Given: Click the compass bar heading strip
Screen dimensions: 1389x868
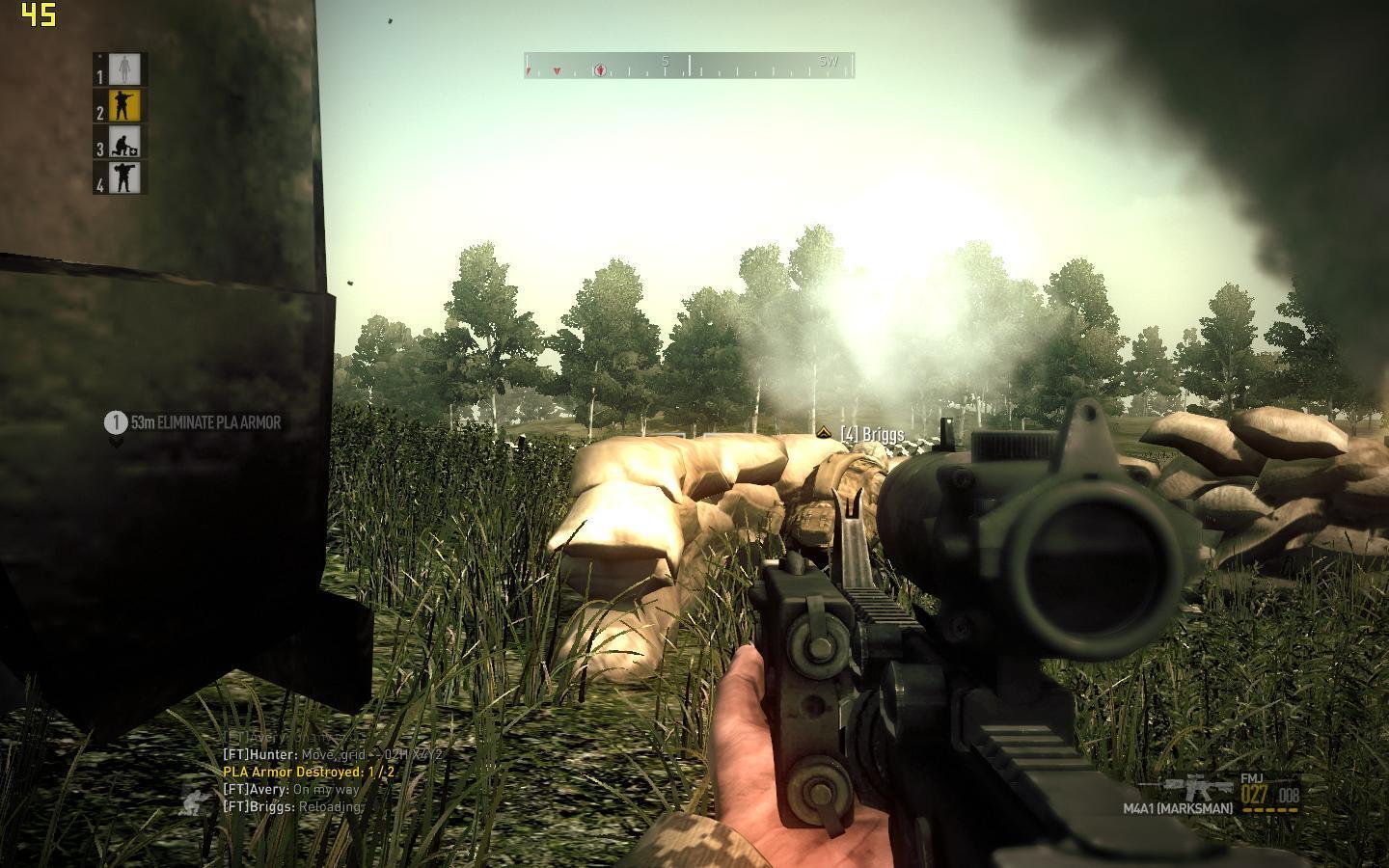Looking at the screenshot, I should coord(689,66).
